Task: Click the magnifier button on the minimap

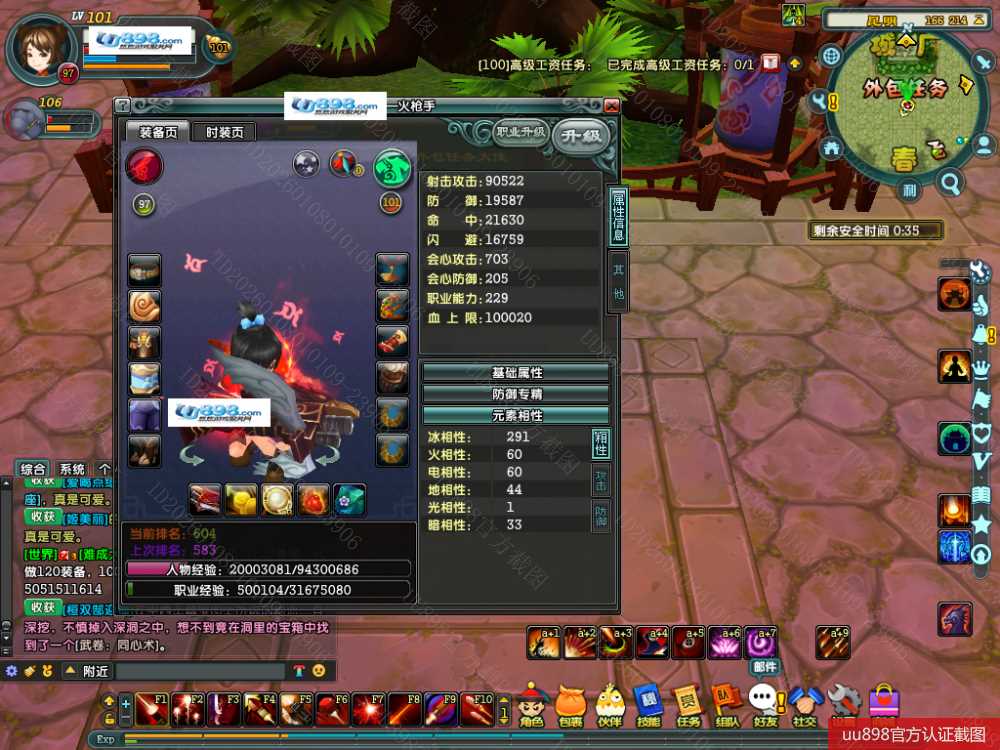Action: point(950,182)
